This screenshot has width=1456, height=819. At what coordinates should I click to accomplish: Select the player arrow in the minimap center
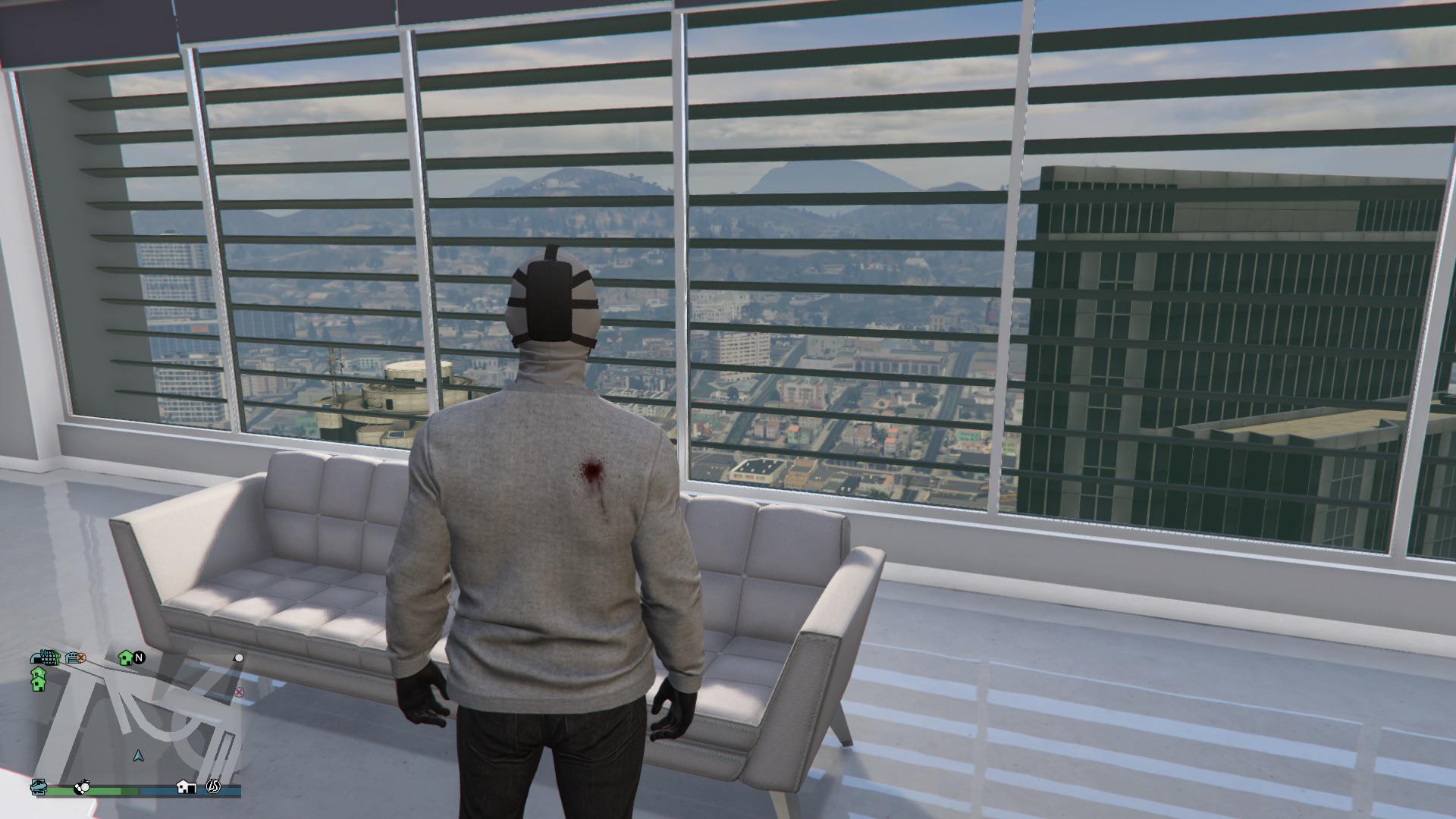[138, 756]
